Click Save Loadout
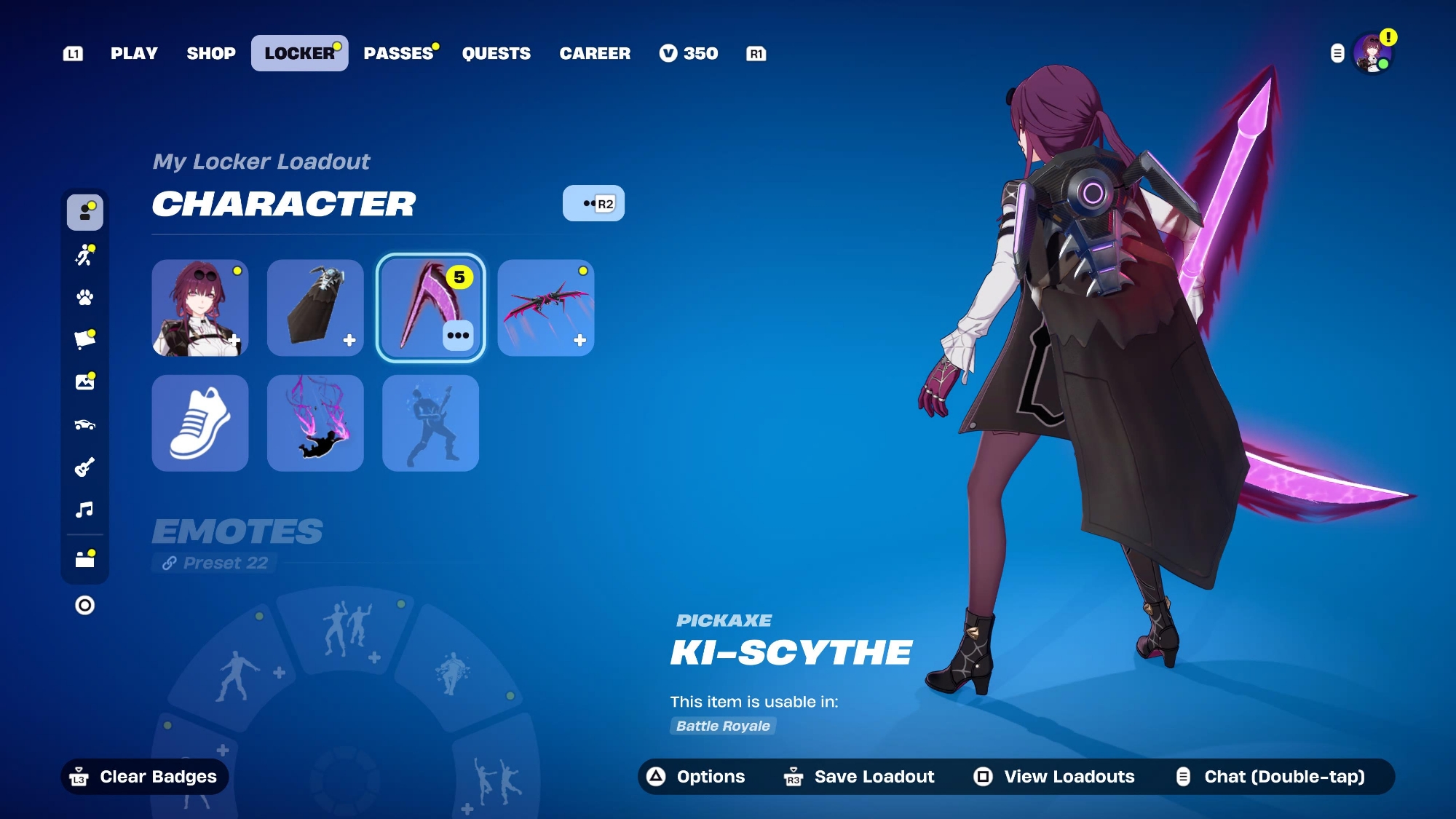 tap(859, 777)
